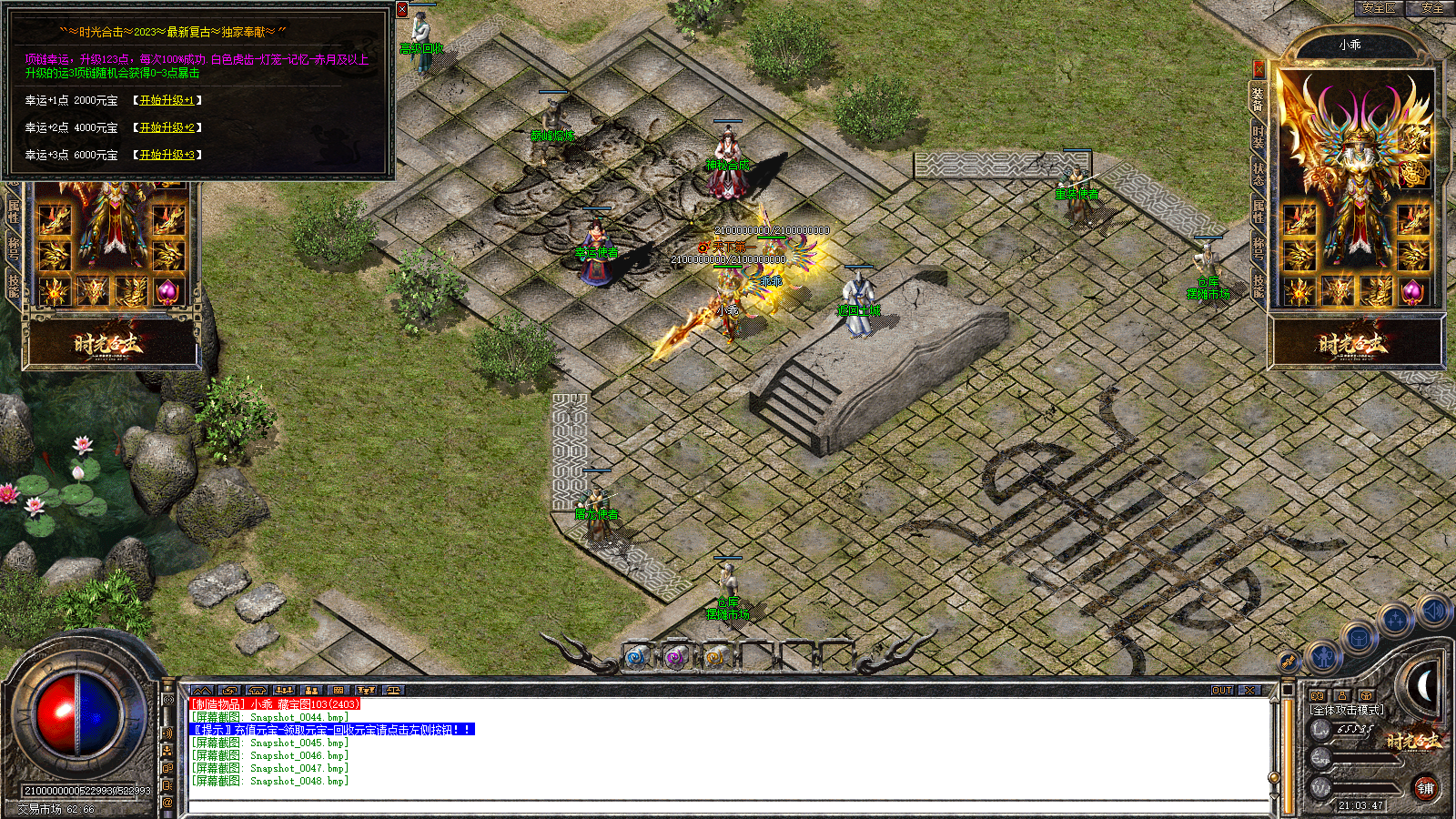Click the hand-exchange trade icon in the chat toolbar
Image resolution: width=1456 pixels, height=819 pixels.
pos(230,690)
